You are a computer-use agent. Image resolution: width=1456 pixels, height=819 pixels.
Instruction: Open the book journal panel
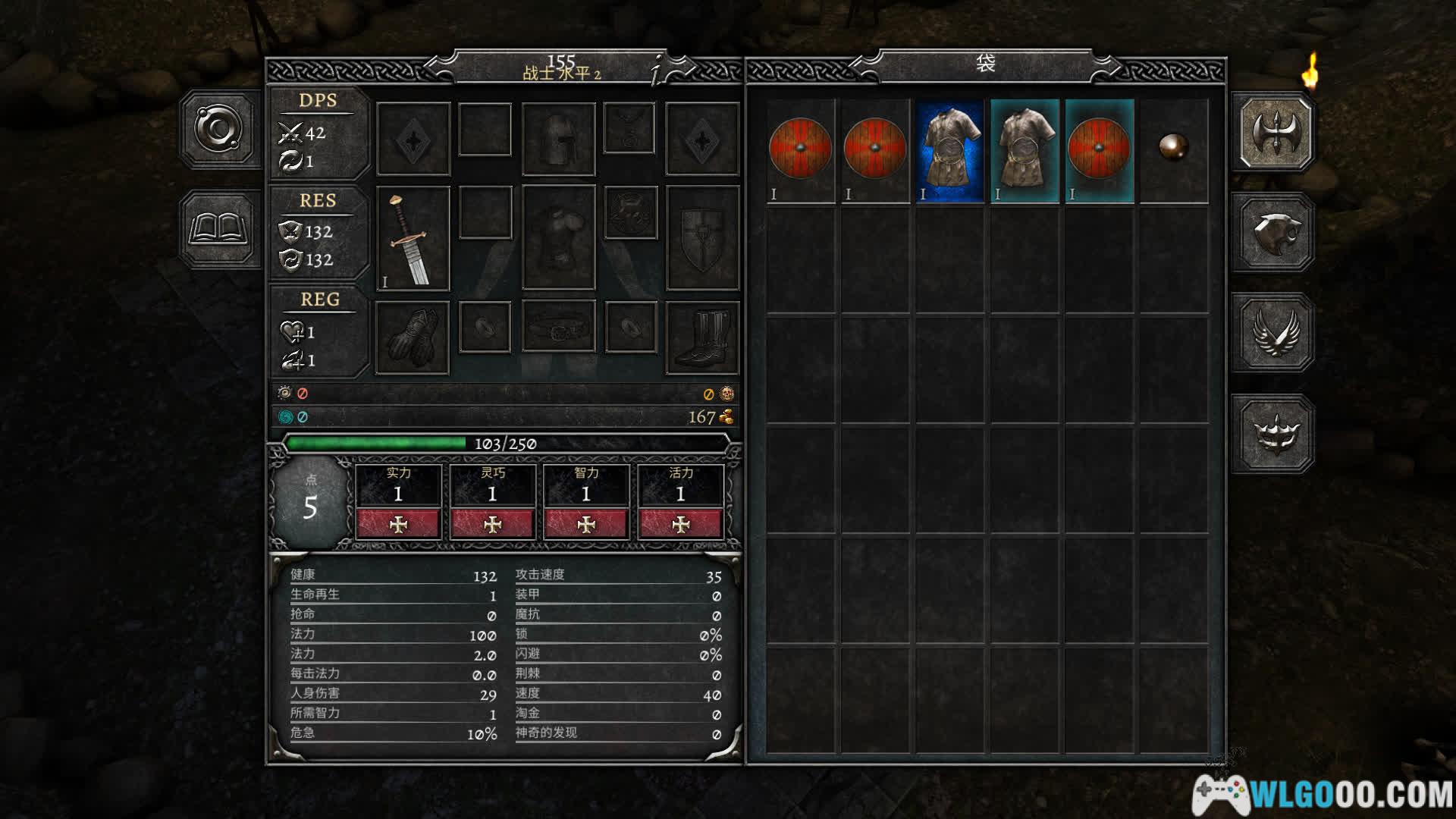[219, 228]
